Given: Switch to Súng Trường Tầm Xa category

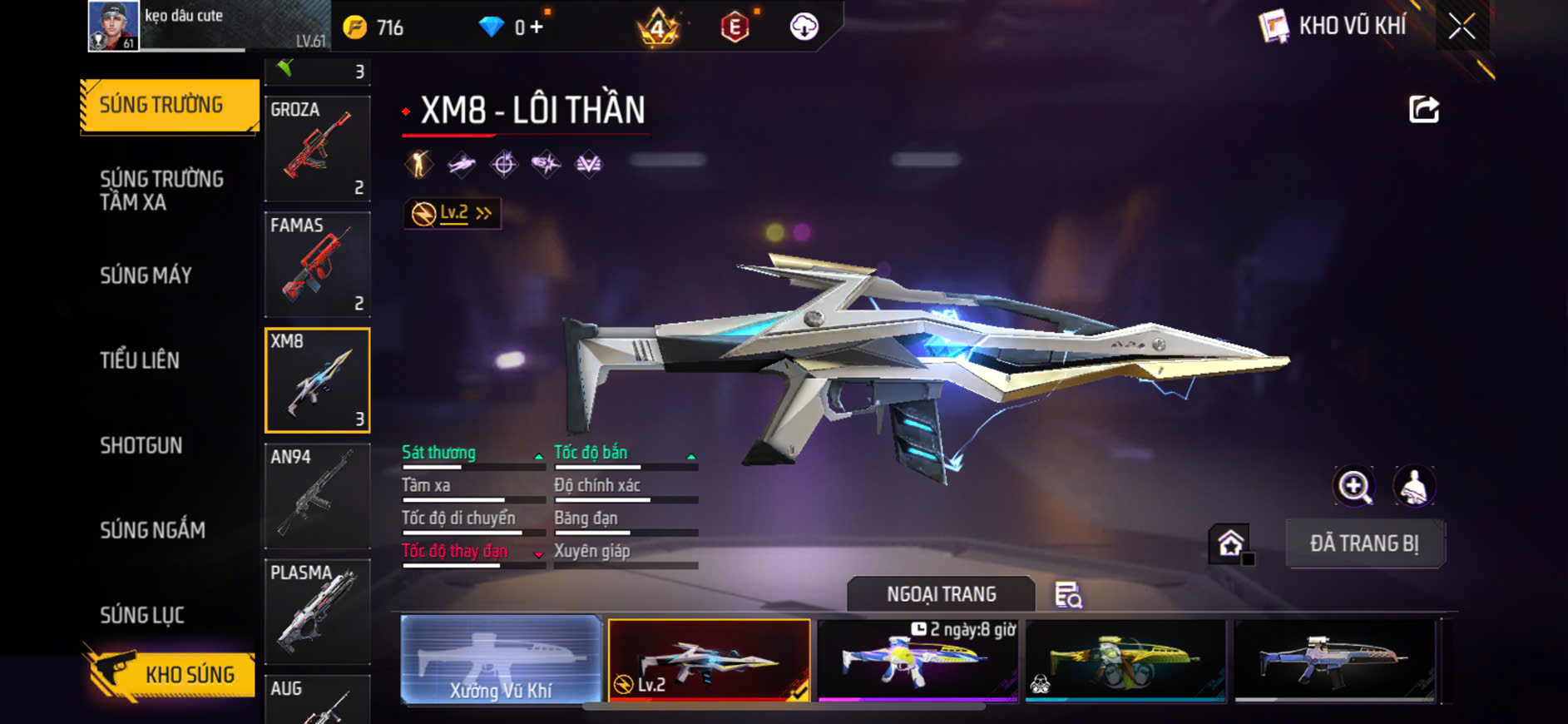Looking at the screenshot, I should tap(161, 191).
